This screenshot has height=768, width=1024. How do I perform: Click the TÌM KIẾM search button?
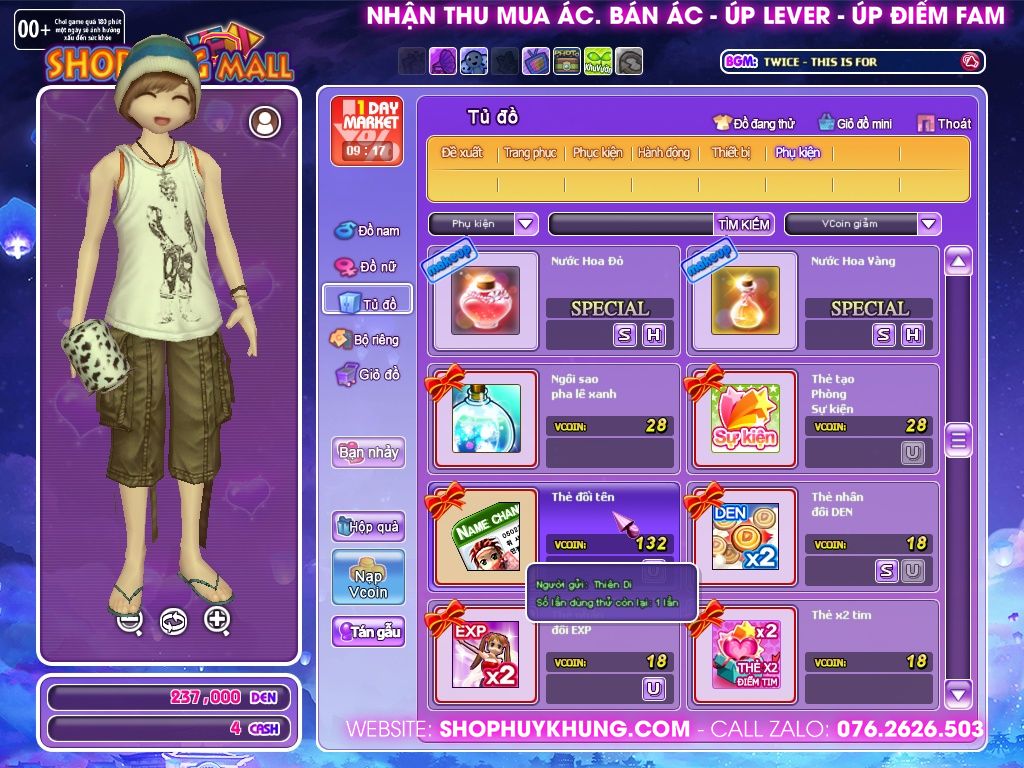coord(743,224)
